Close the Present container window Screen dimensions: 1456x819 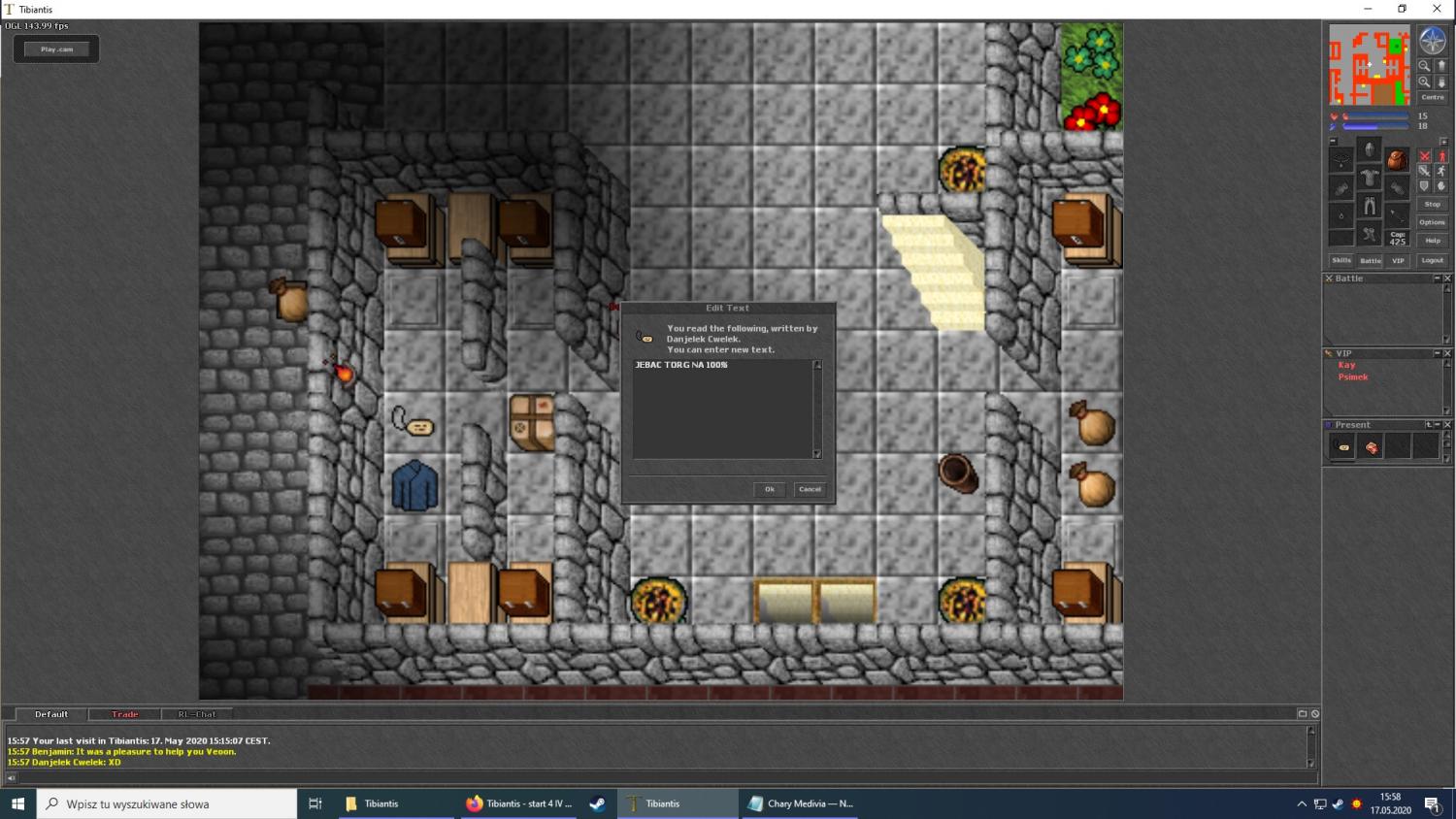1447,425
